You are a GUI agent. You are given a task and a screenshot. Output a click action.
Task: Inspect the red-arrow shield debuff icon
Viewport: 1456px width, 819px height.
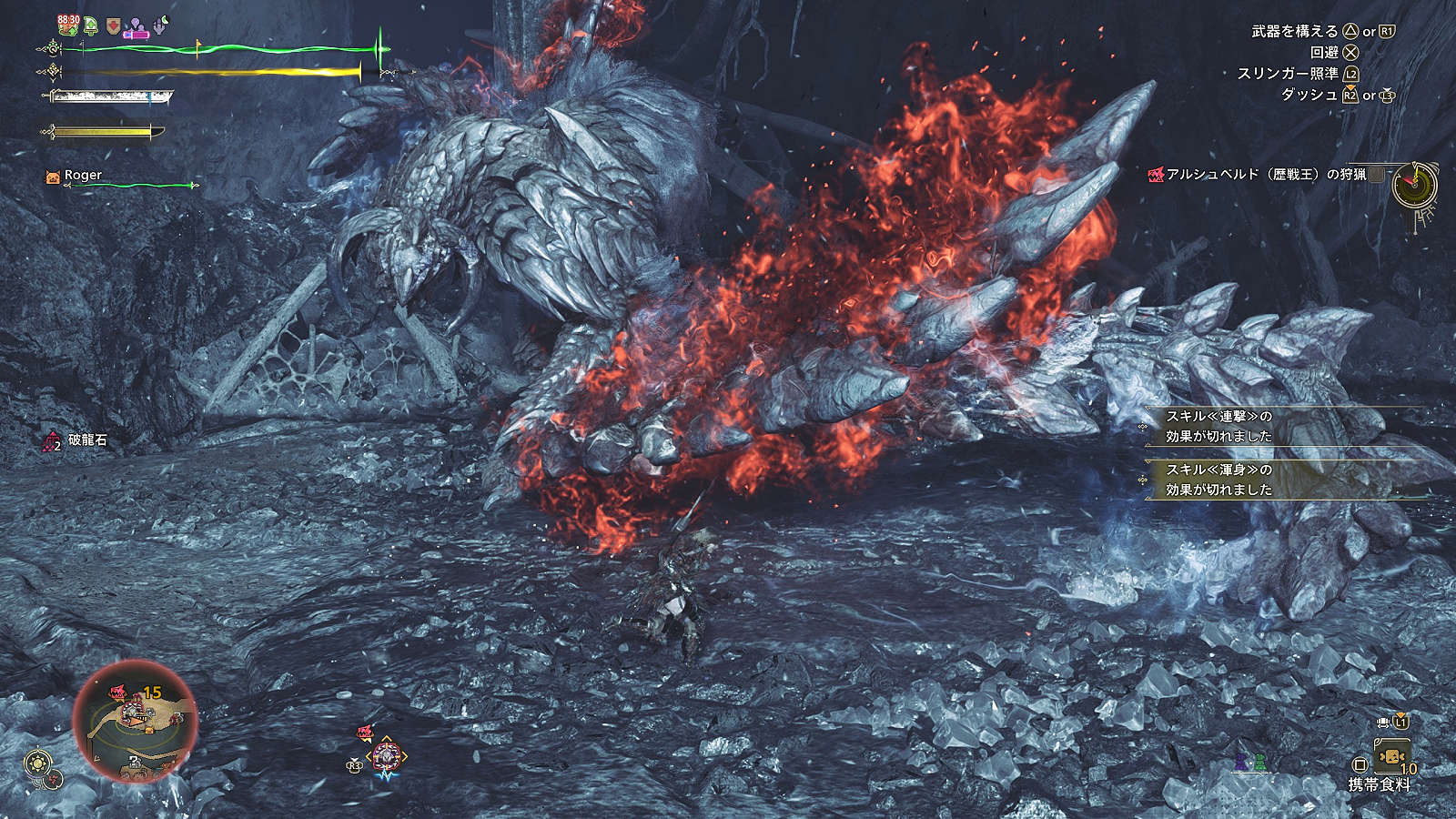(x=113, y=25)
